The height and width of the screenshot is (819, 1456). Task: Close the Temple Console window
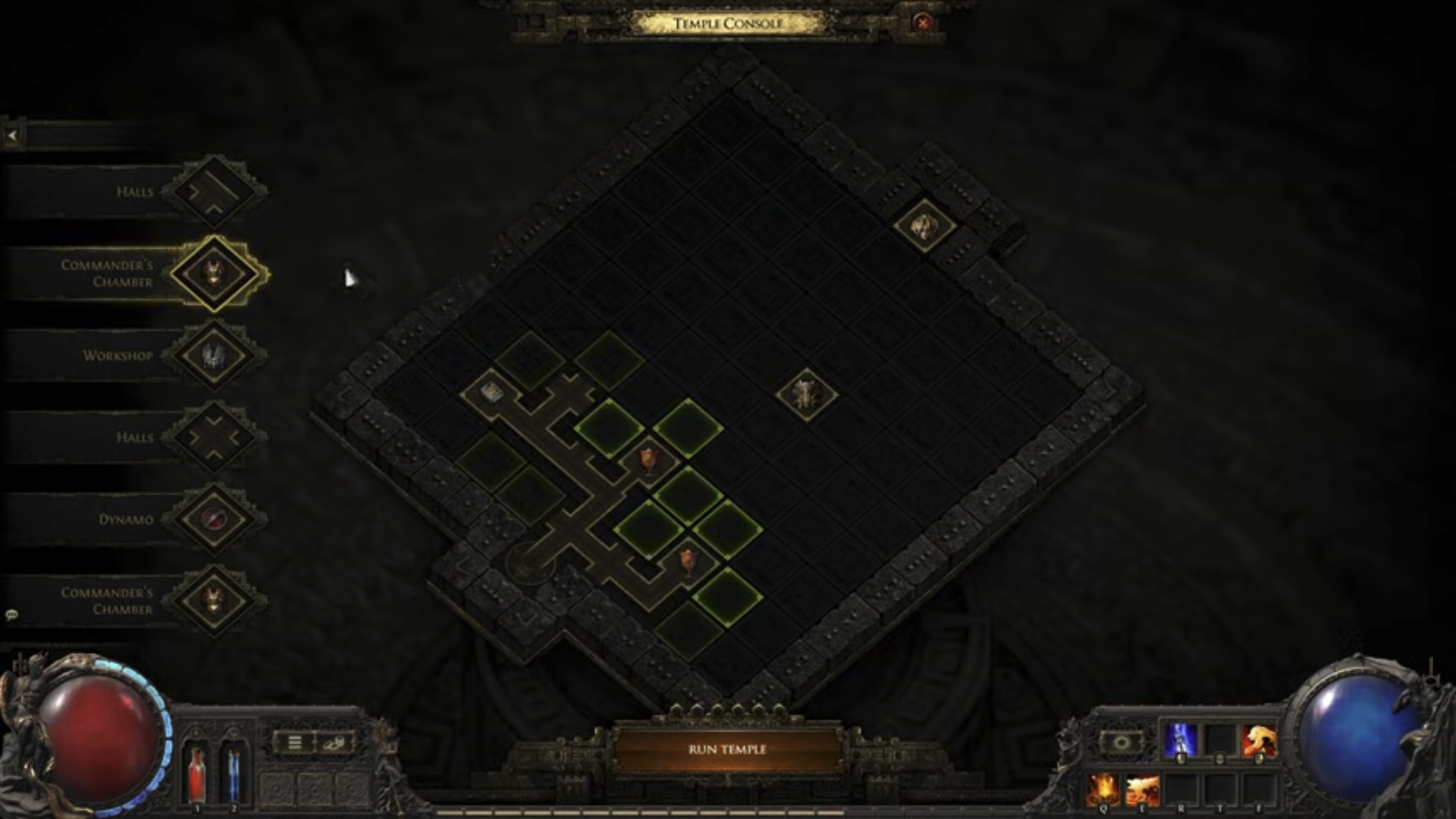pos(922,23)
